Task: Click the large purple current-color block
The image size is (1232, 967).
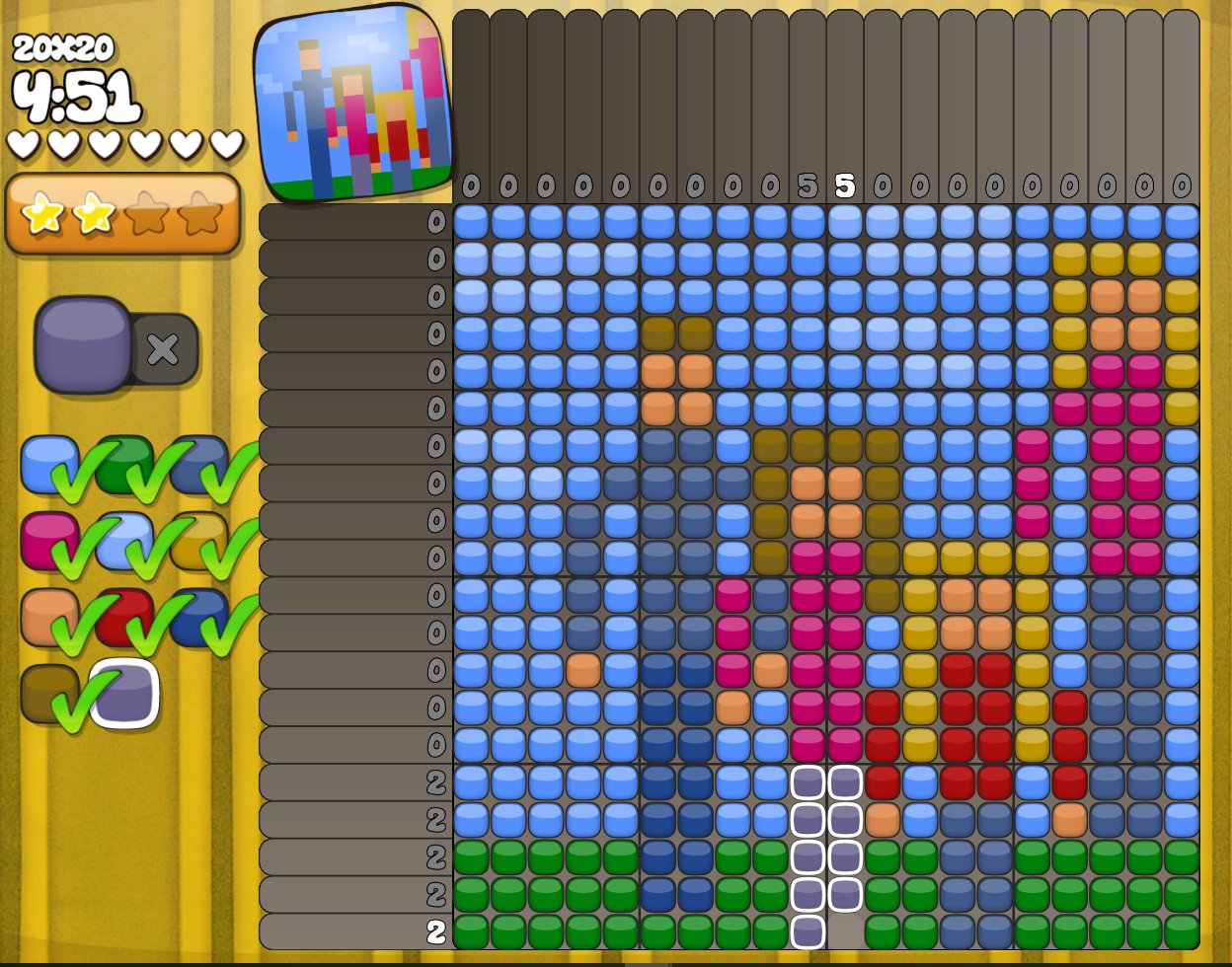Action: click(83, 345)
